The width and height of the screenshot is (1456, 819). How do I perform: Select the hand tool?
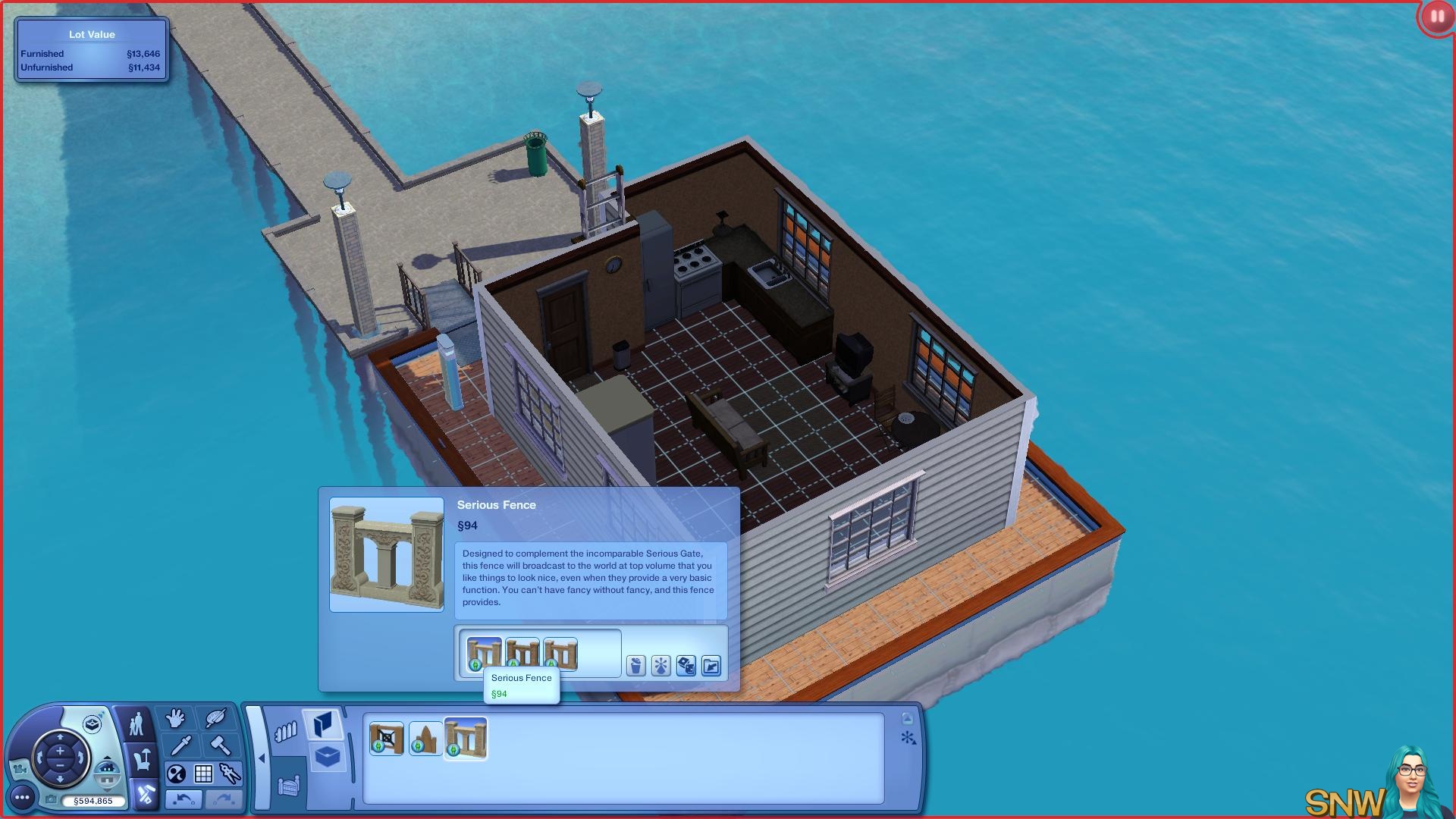click(x=176, y=718)
